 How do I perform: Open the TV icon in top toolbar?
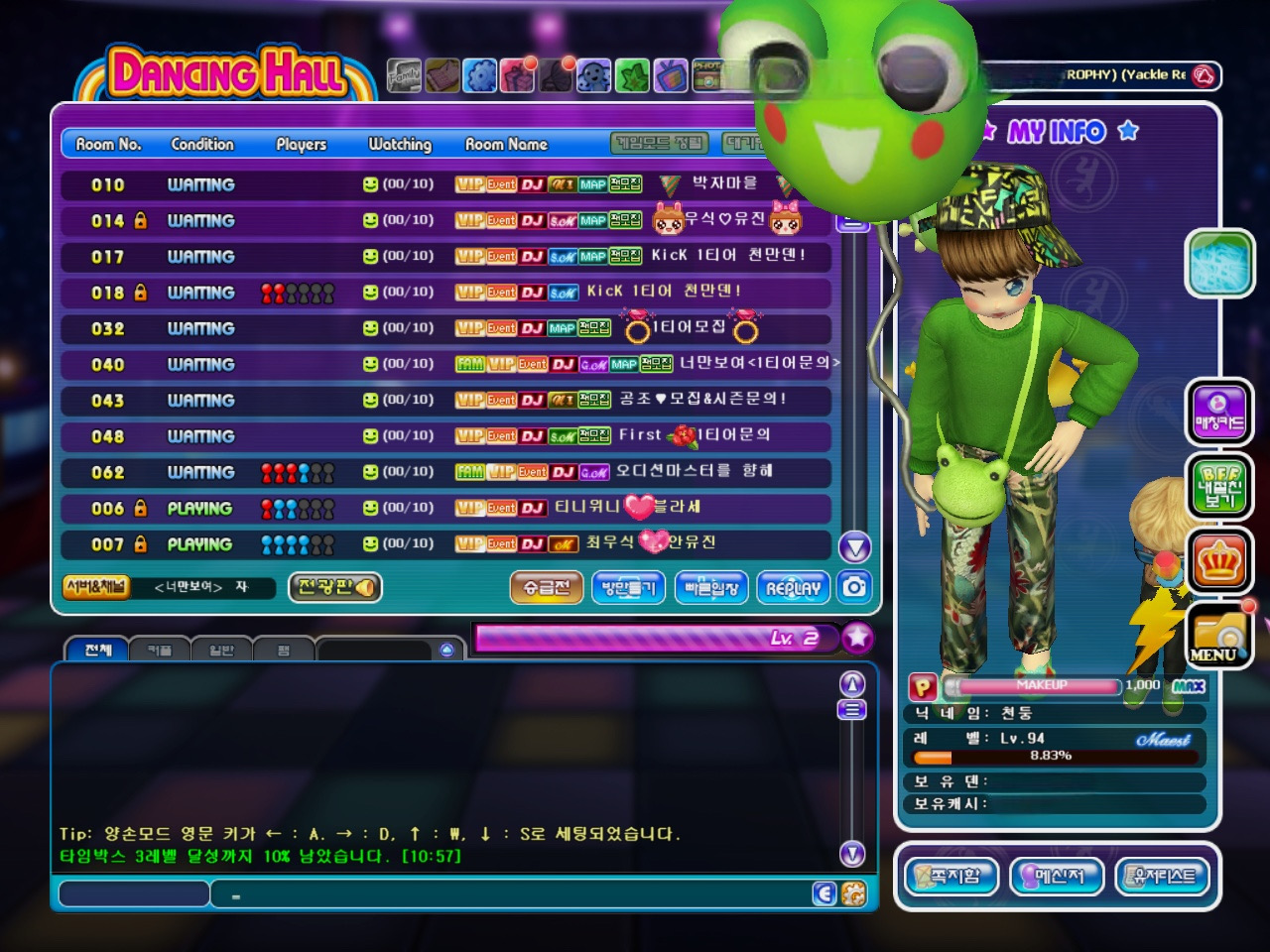pyautogui.click(x=670, y=75)
